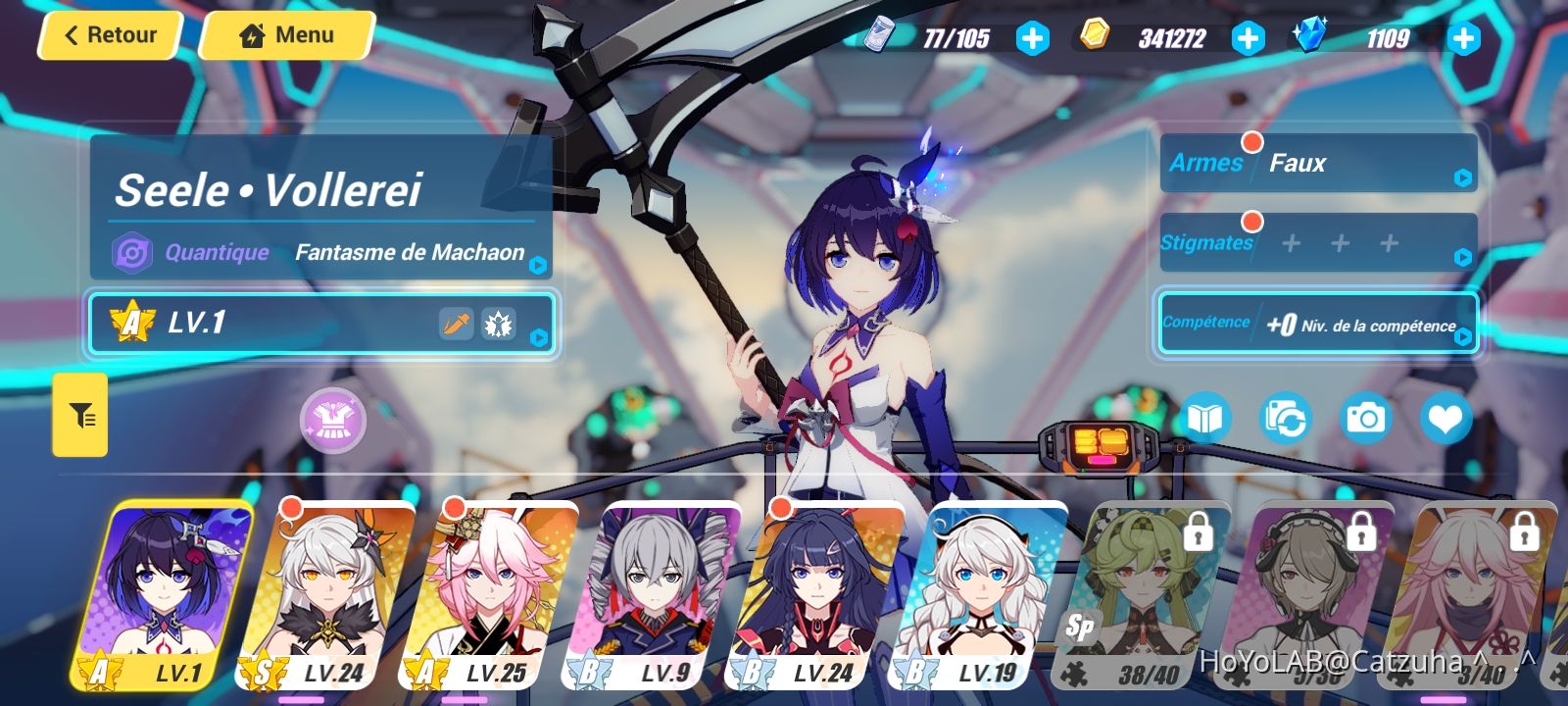Click the plus beside the 77/105 stamina
The height and width of the screenshot is (706, 1568).
tap(1030, 37)
